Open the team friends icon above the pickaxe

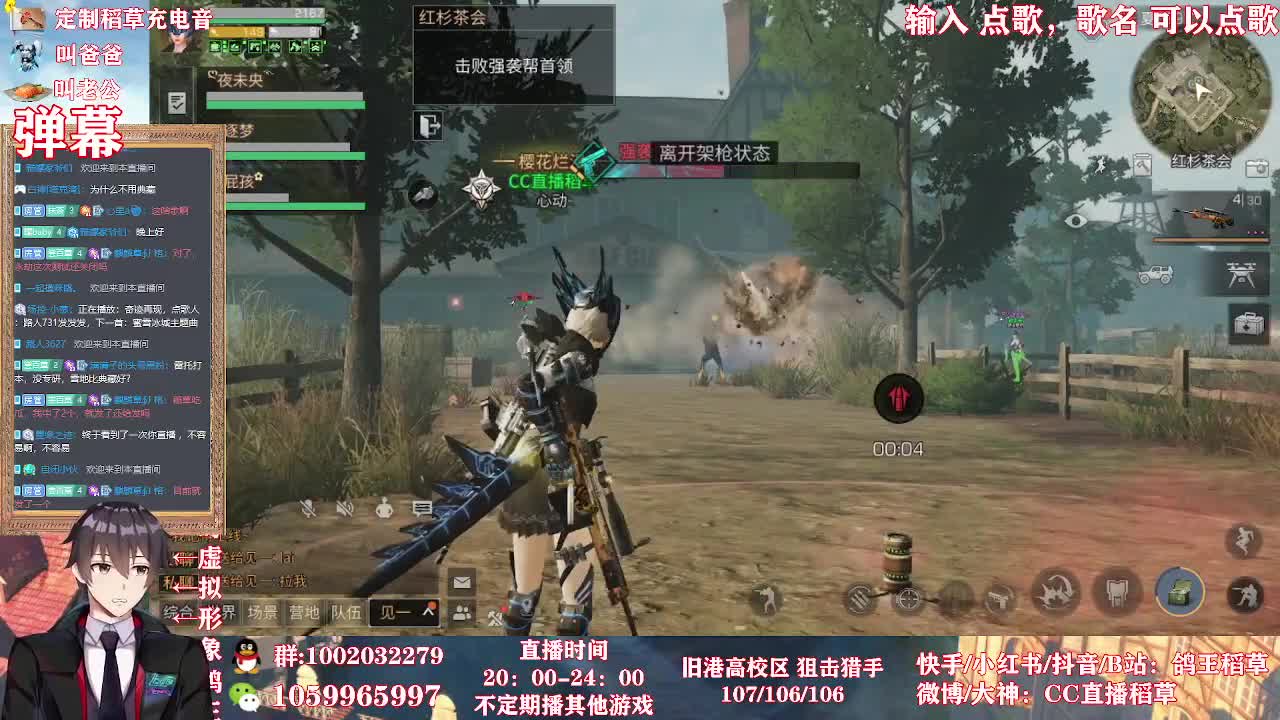click(461, 612)
